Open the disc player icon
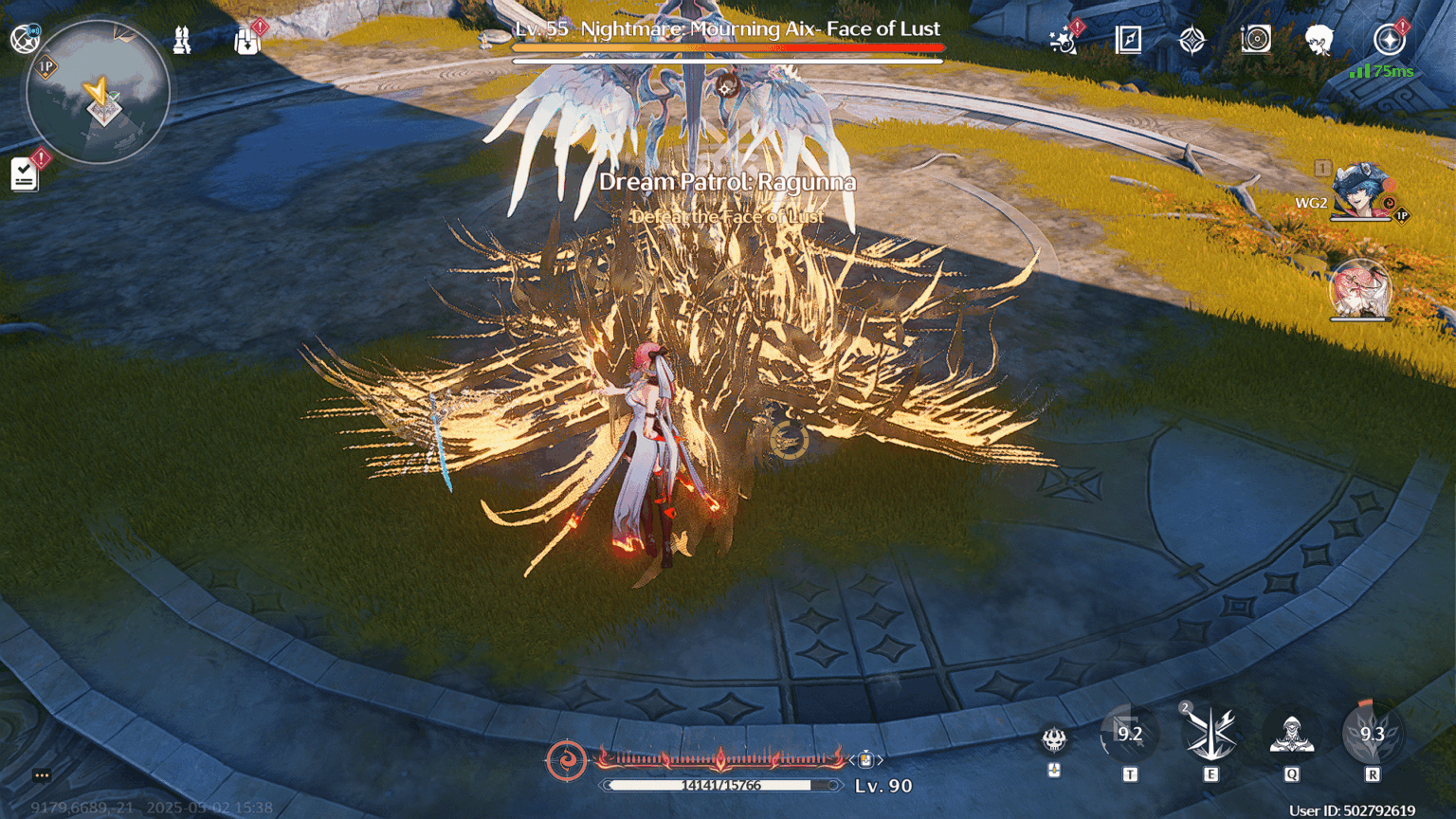 click(1256, 40)
